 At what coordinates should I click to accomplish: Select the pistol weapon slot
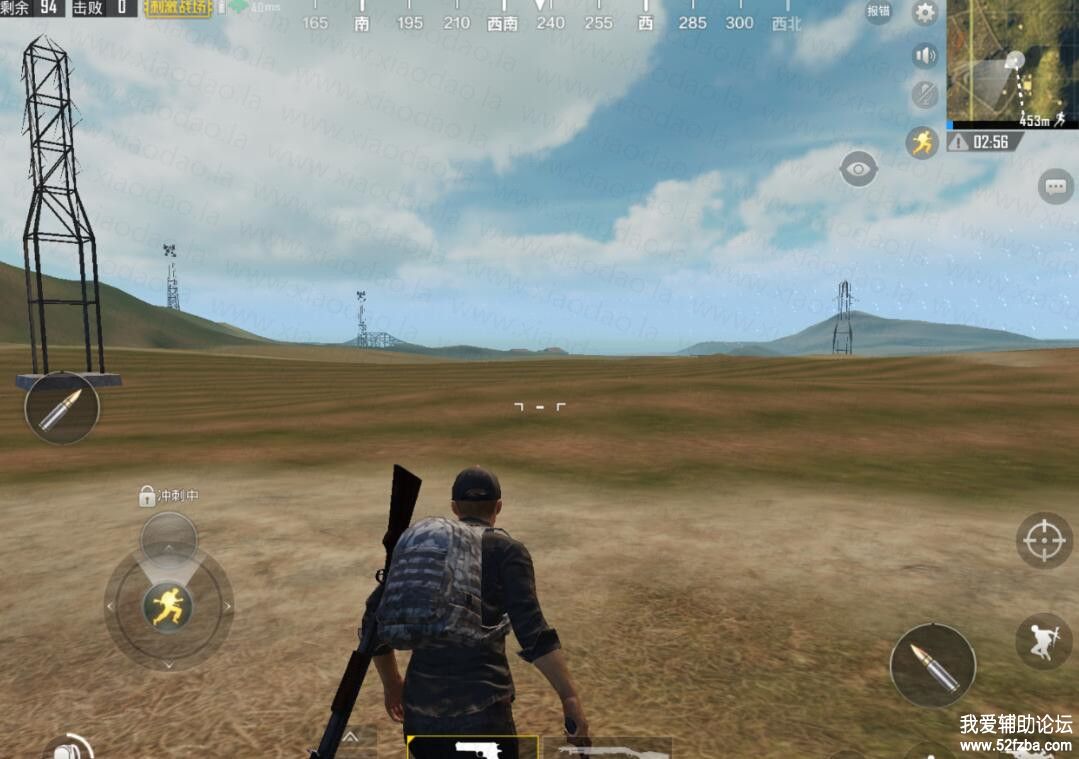(x=472, y=748)
